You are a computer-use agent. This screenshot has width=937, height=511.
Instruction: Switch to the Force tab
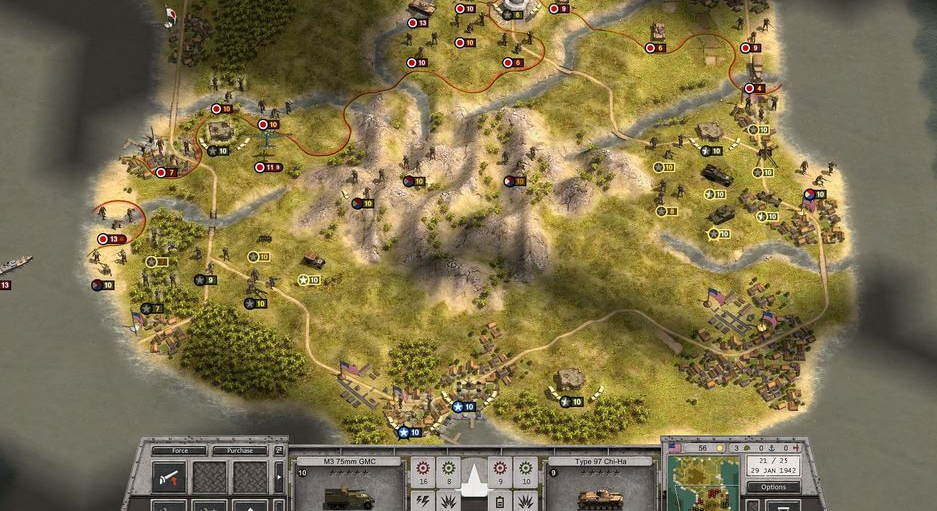tap(181, 451)
